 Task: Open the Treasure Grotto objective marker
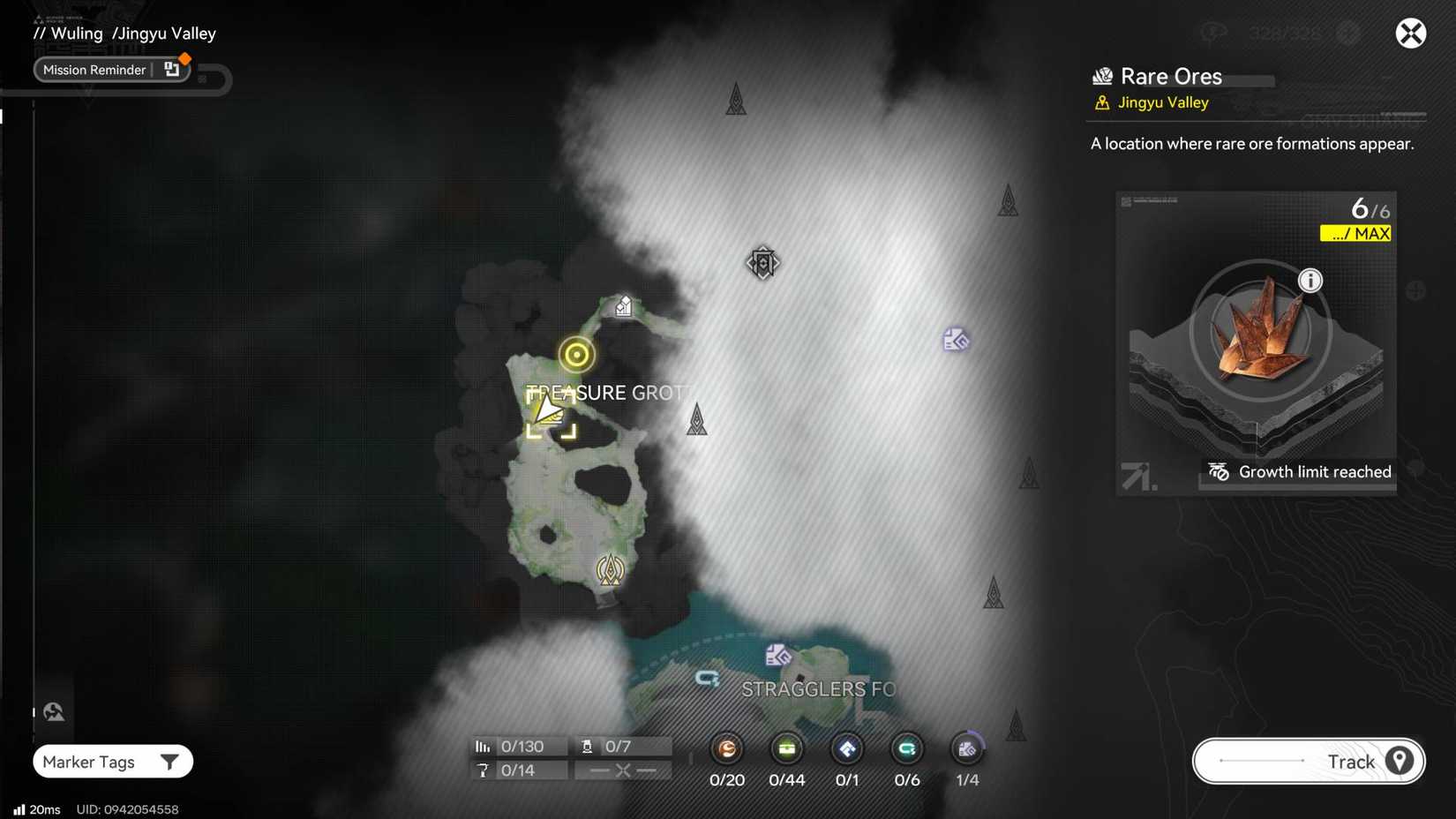click(576, 354)
